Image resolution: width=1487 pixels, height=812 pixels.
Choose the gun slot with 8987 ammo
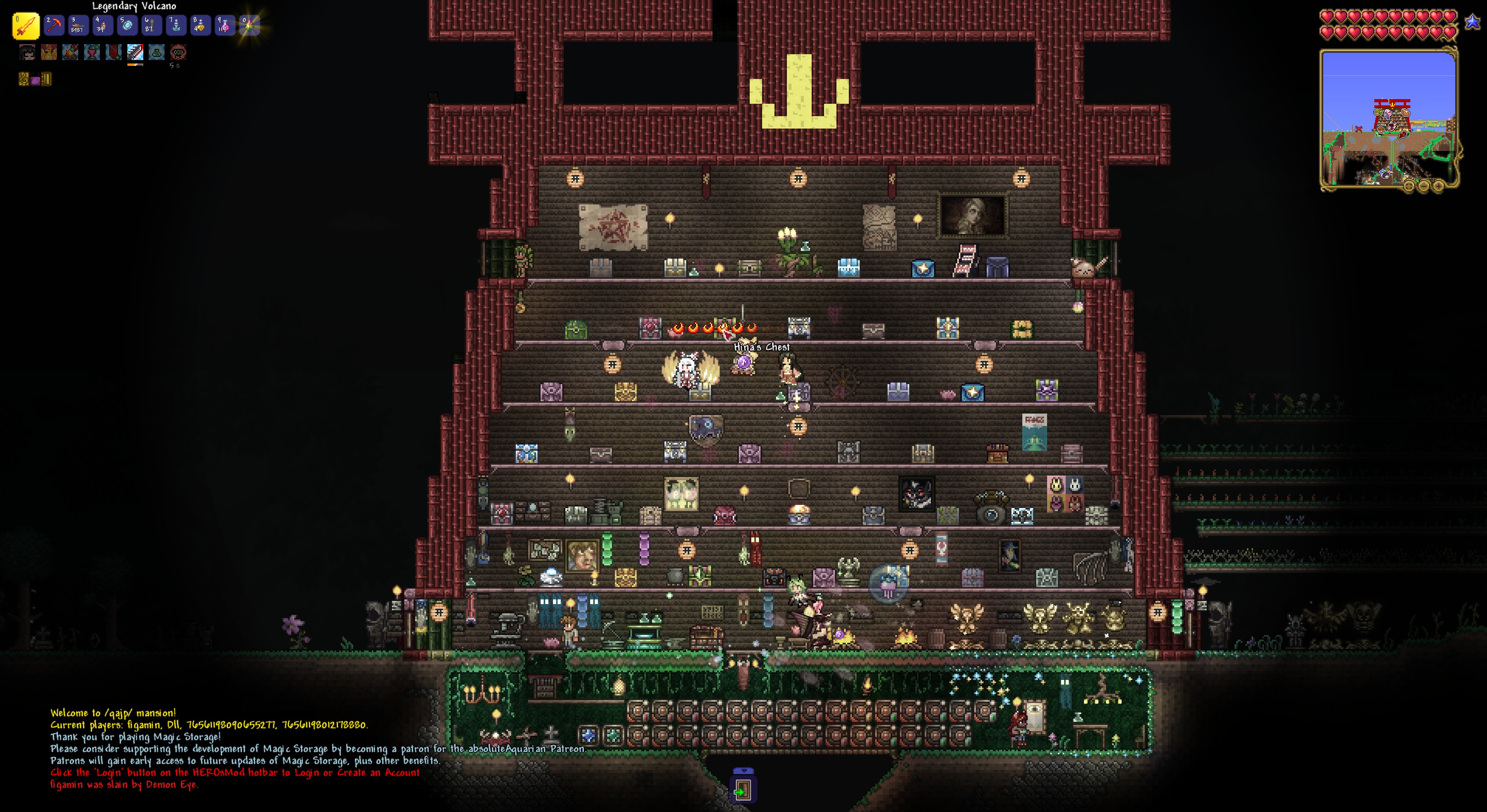78,26
